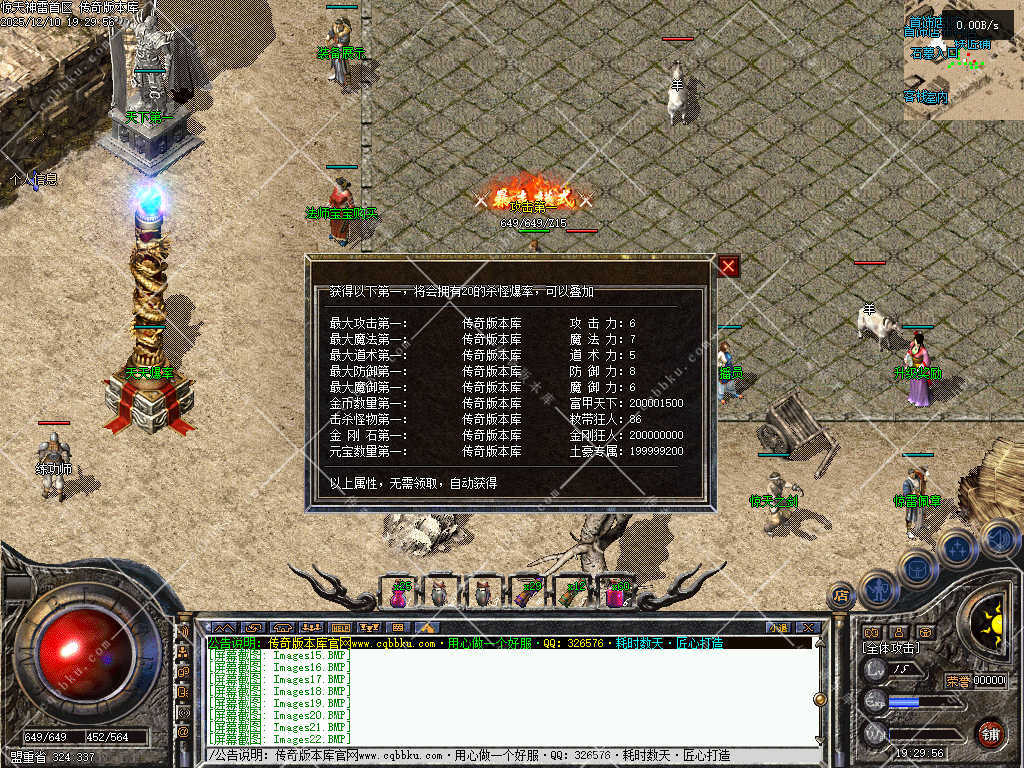Close the ranking info dialog
This screenshot has width=1024, height=768.
point(728,266)
